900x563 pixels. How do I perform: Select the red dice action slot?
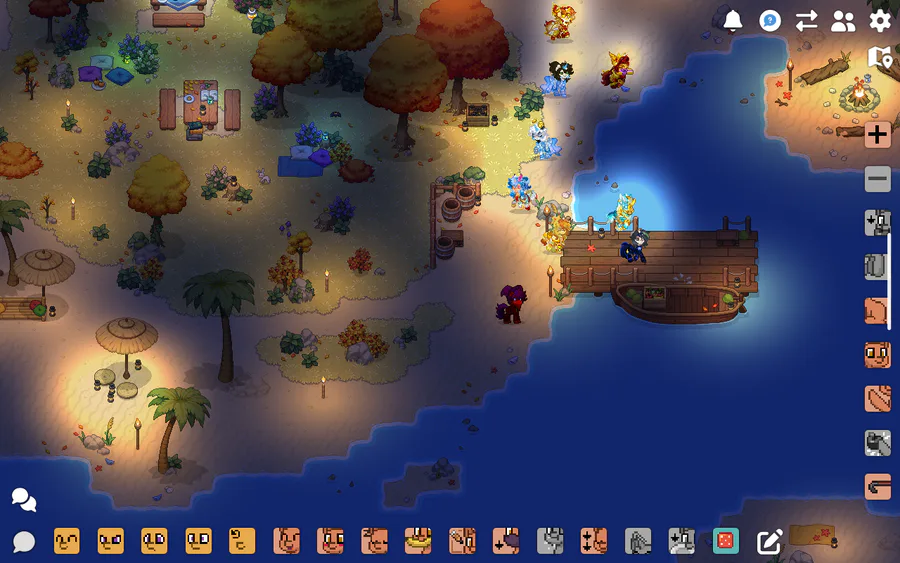726,541
